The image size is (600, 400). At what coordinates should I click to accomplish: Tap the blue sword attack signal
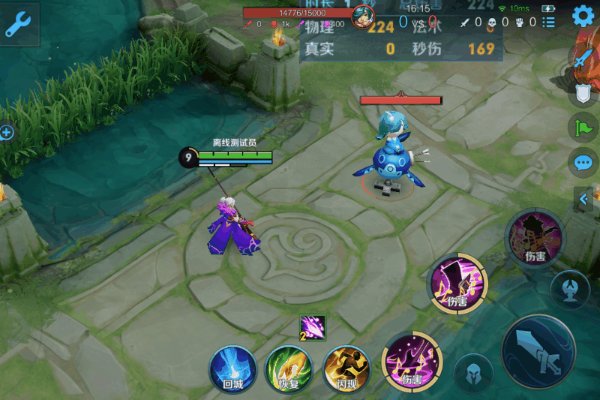tap(582, 59)
